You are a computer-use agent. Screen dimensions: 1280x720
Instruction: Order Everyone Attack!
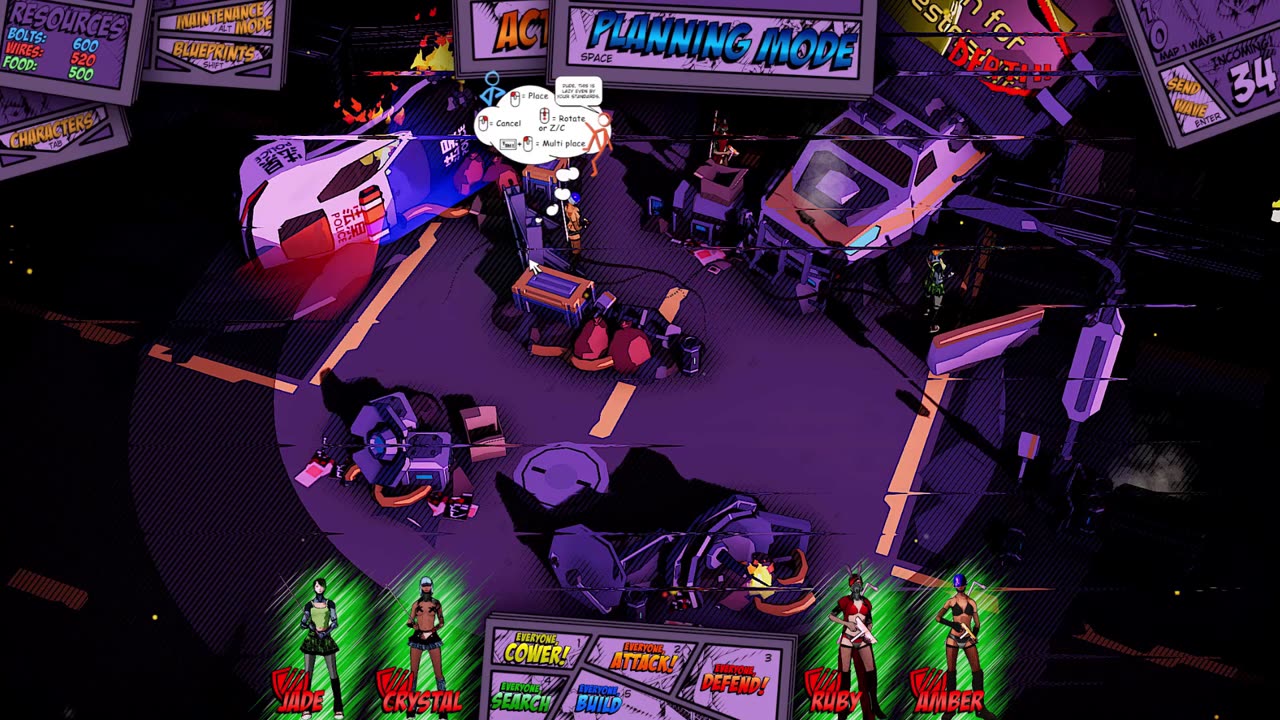(x=642, y=658)
